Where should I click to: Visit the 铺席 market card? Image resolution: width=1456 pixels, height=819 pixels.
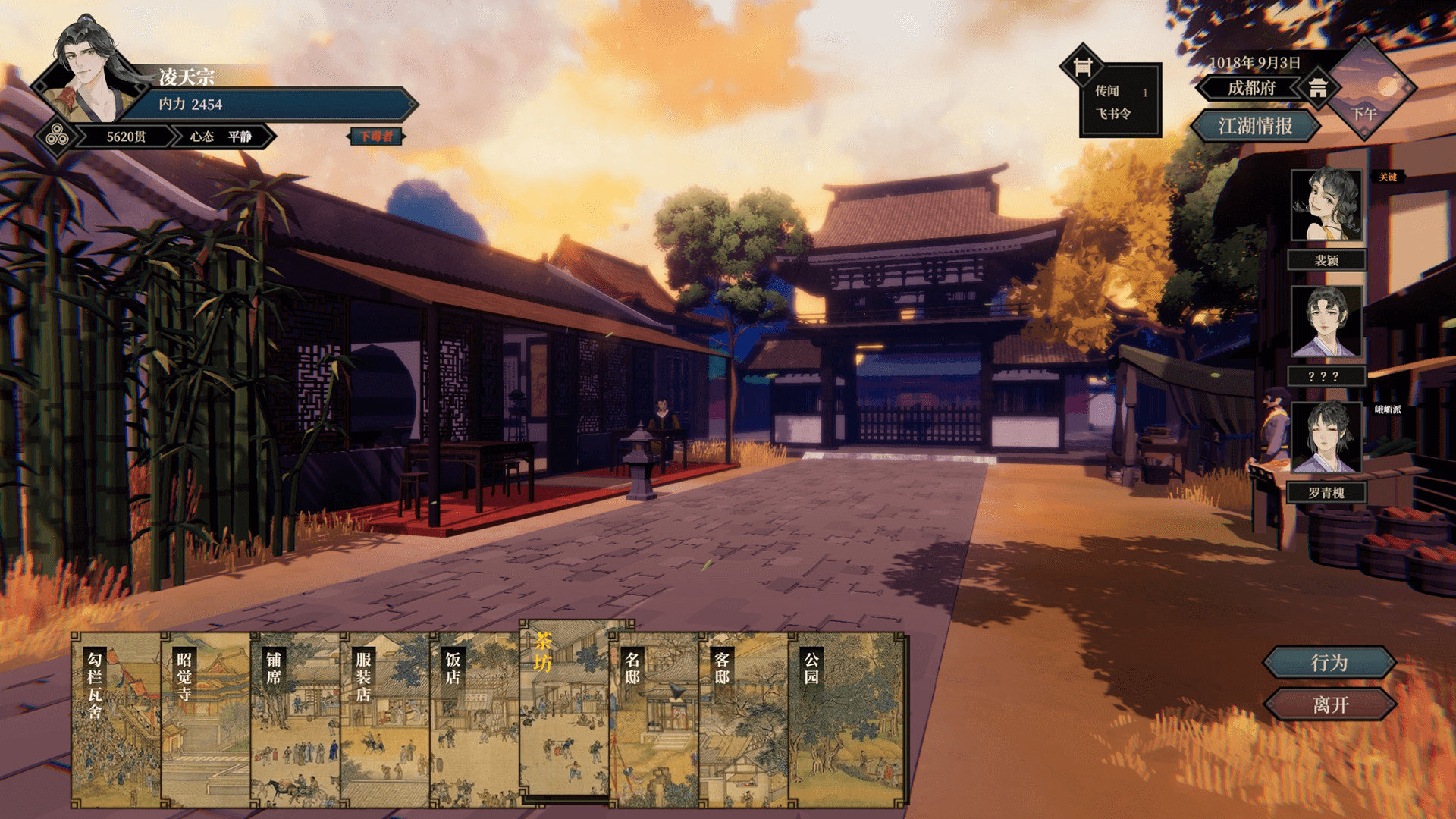(295, 719)
